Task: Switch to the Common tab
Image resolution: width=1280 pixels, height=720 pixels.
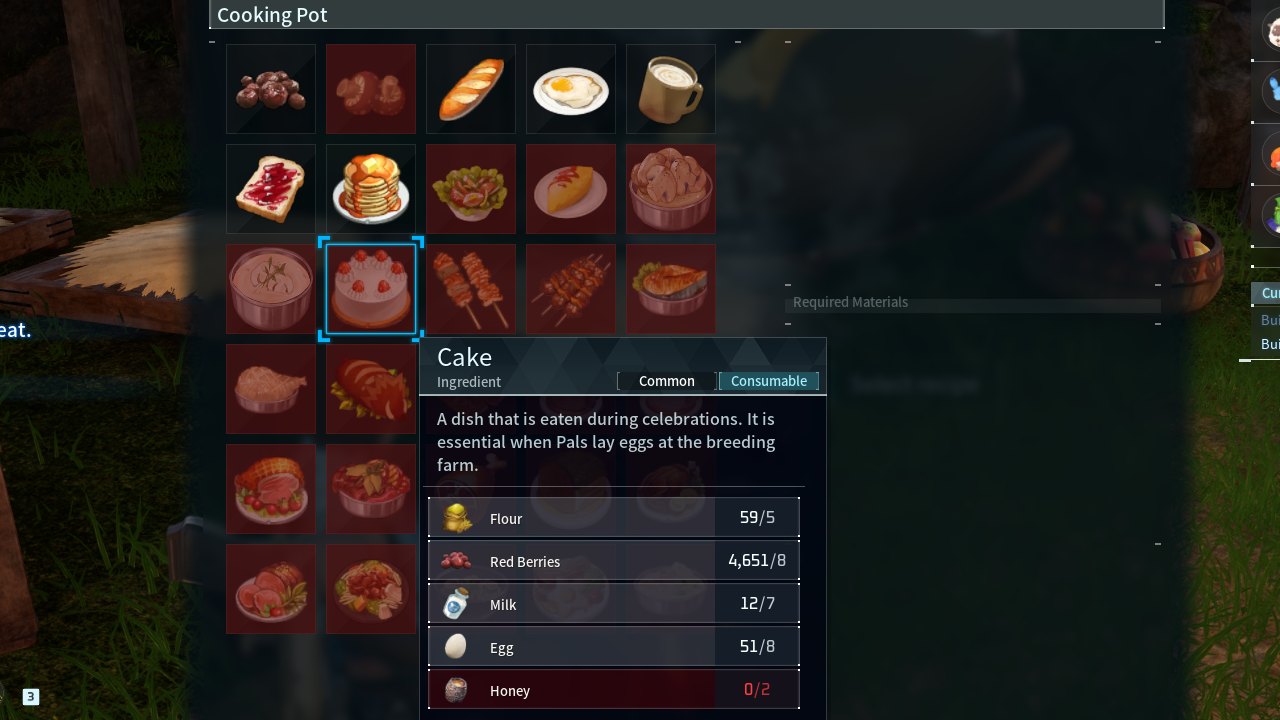Action: click(666, 381)
